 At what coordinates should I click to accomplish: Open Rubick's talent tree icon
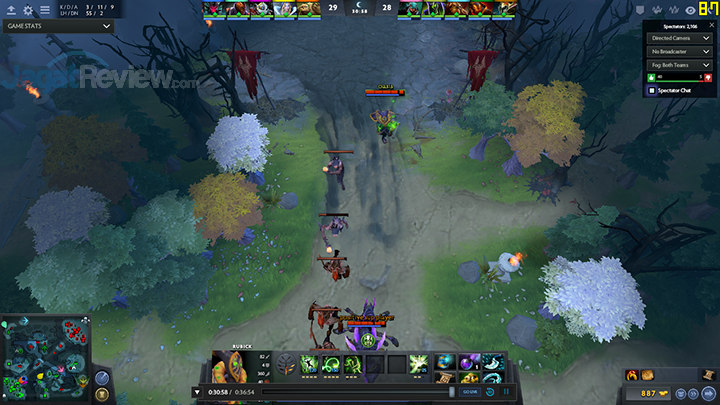tap(287, 365)
